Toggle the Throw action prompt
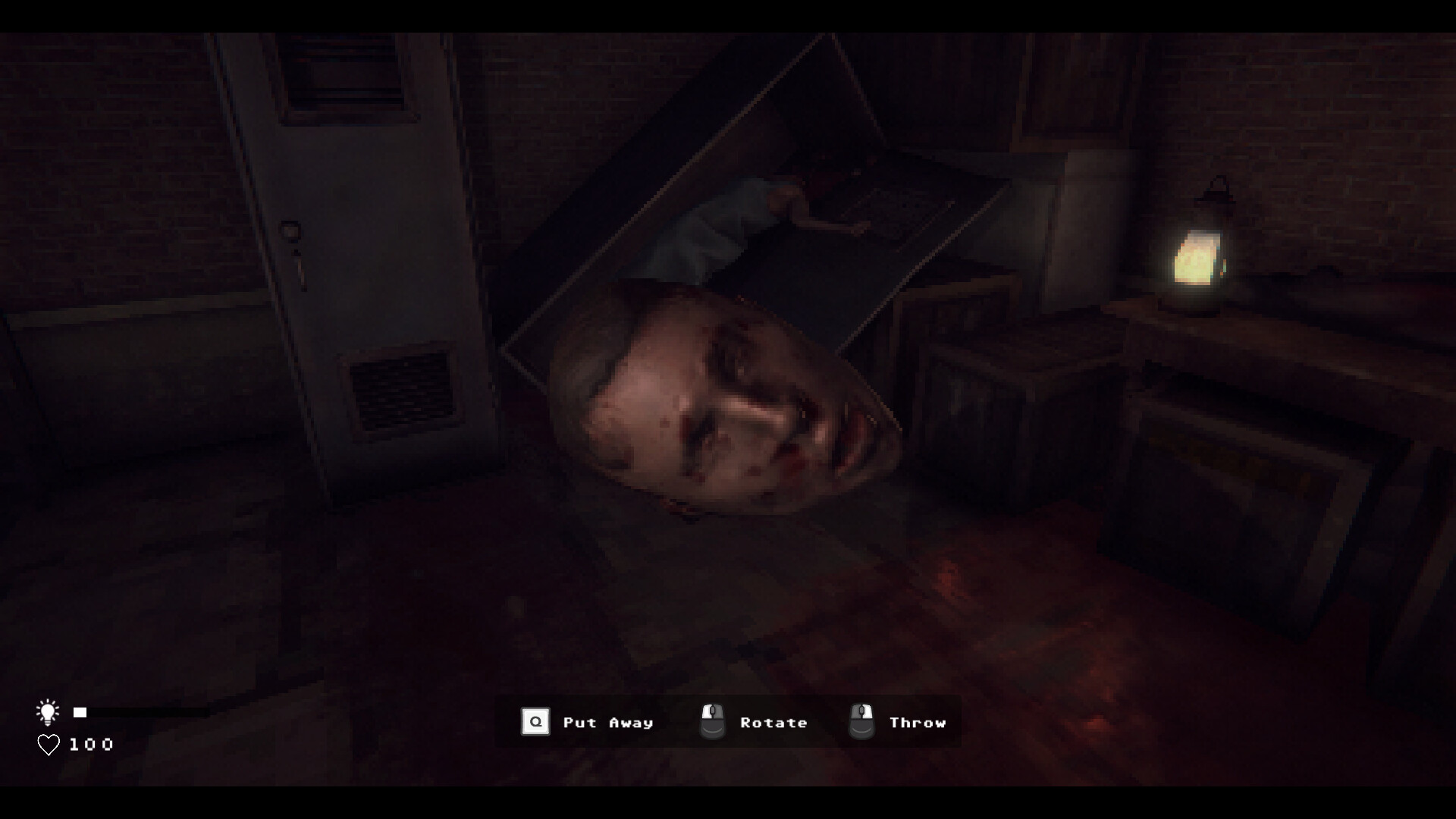This screenshot has width=1456, height=819. pos(899,722)
